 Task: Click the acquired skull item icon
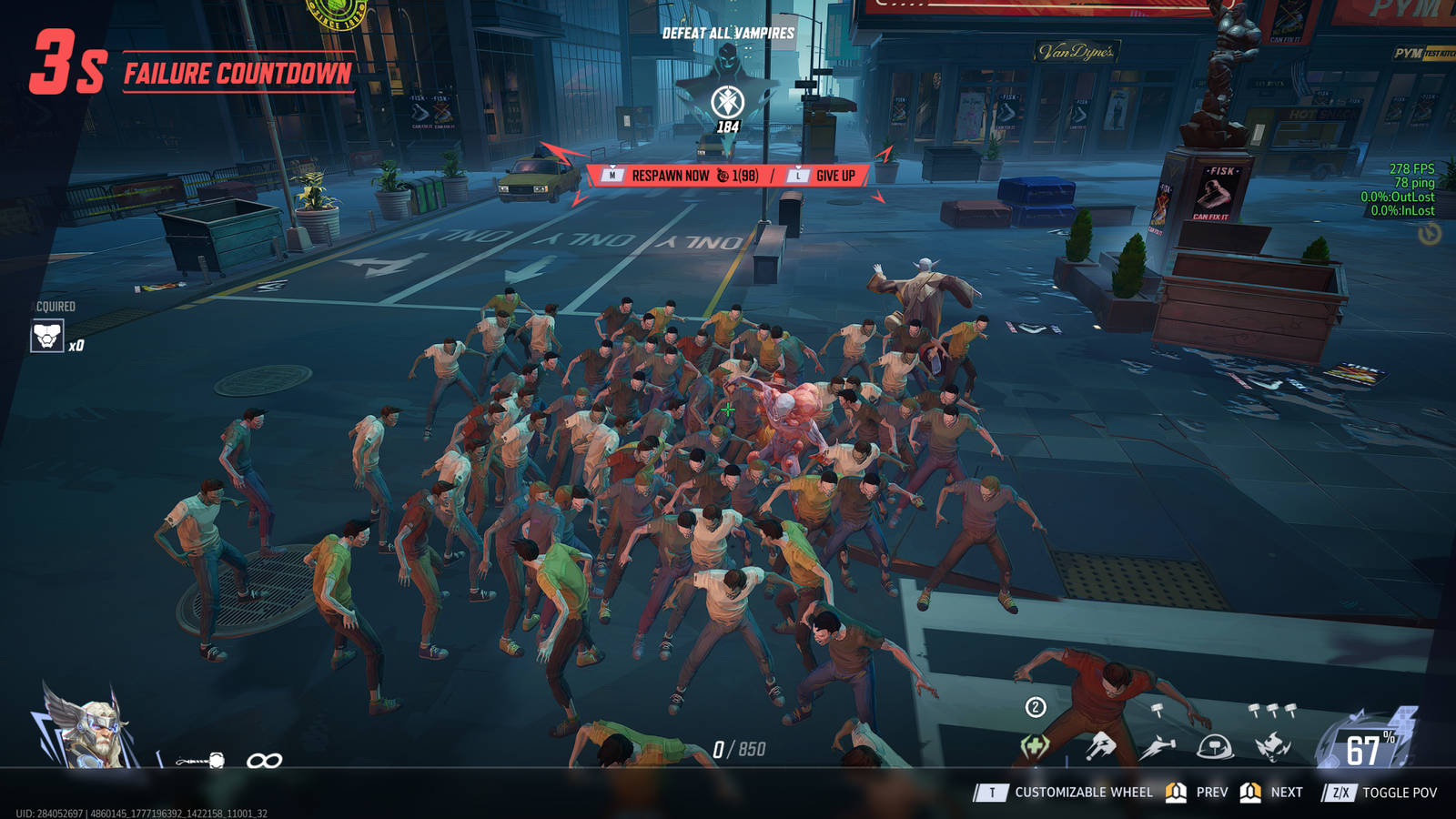47,336
